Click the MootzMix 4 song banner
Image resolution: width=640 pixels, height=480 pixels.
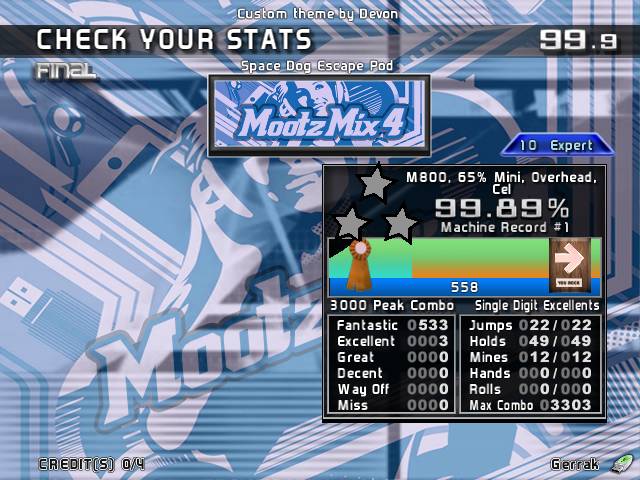pyautogui.click(x=318, y=115)
